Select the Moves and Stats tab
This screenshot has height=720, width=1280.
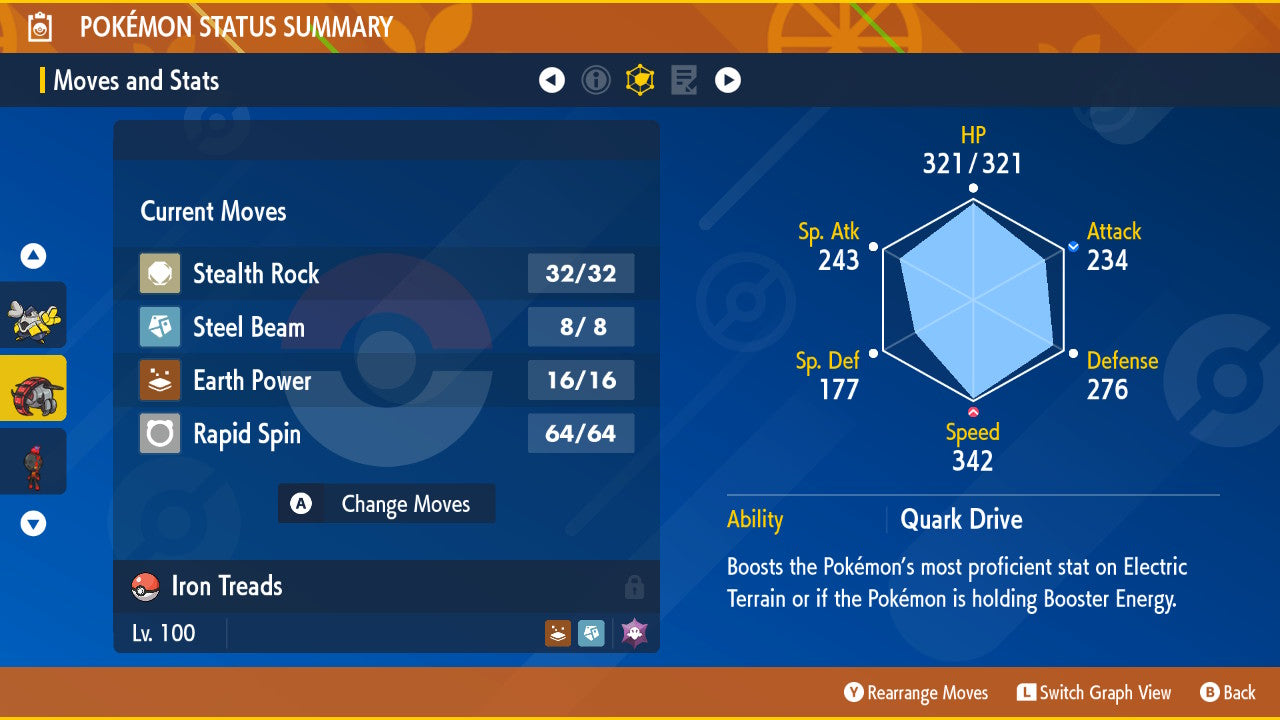point(135,80)
